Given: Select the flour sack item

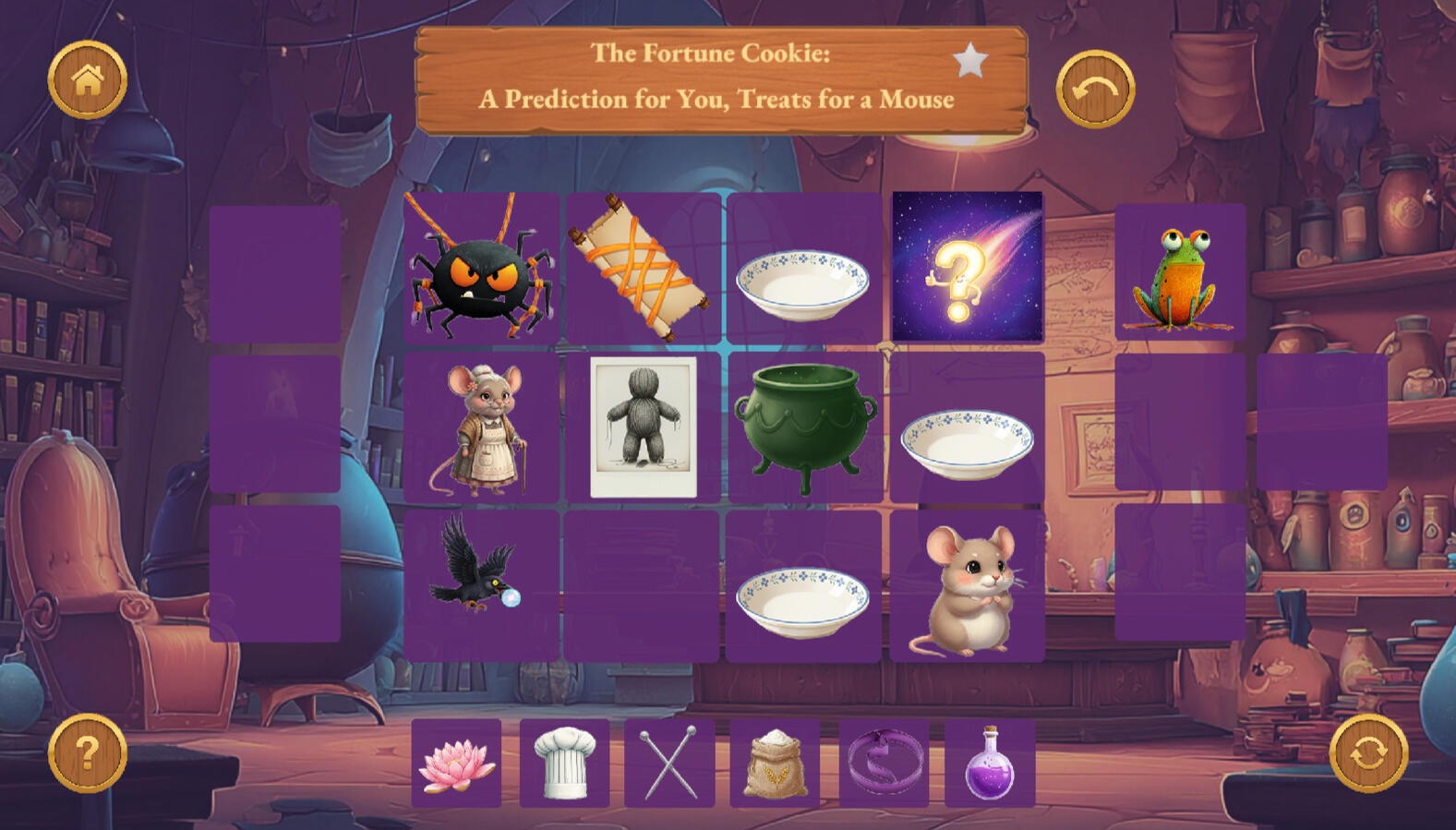Looking at the screenshot, I should (776, 764).
